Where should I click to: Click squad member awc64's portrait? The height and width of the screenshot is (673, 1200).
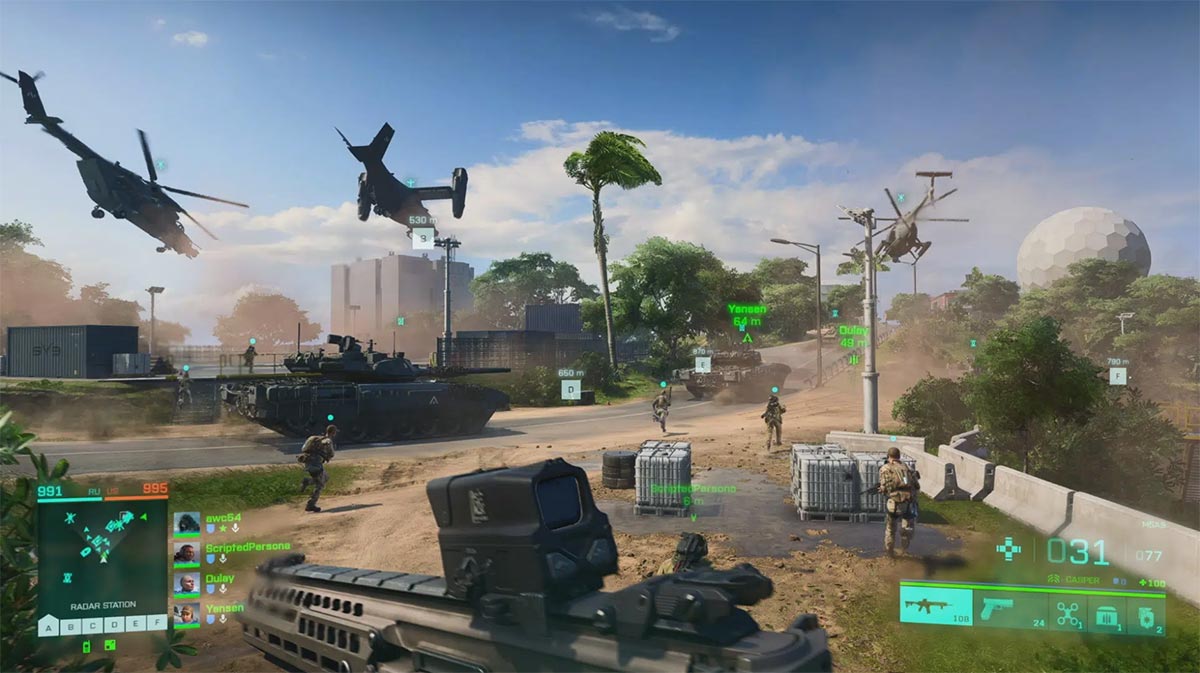click(x=186, y=523)
